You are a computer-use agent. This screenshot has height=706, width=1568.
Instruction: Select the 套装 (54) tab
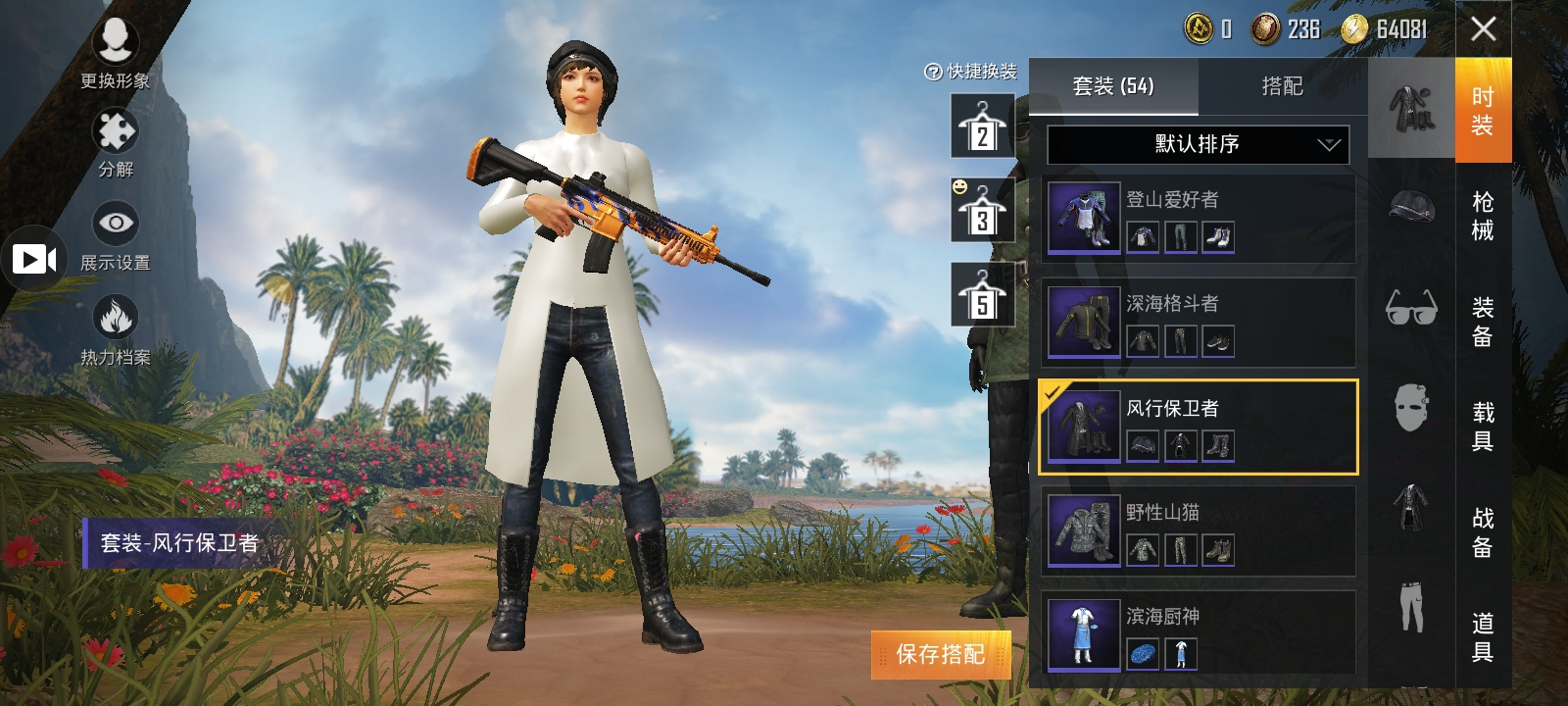pyautogui.click(x=1113, y=86)
